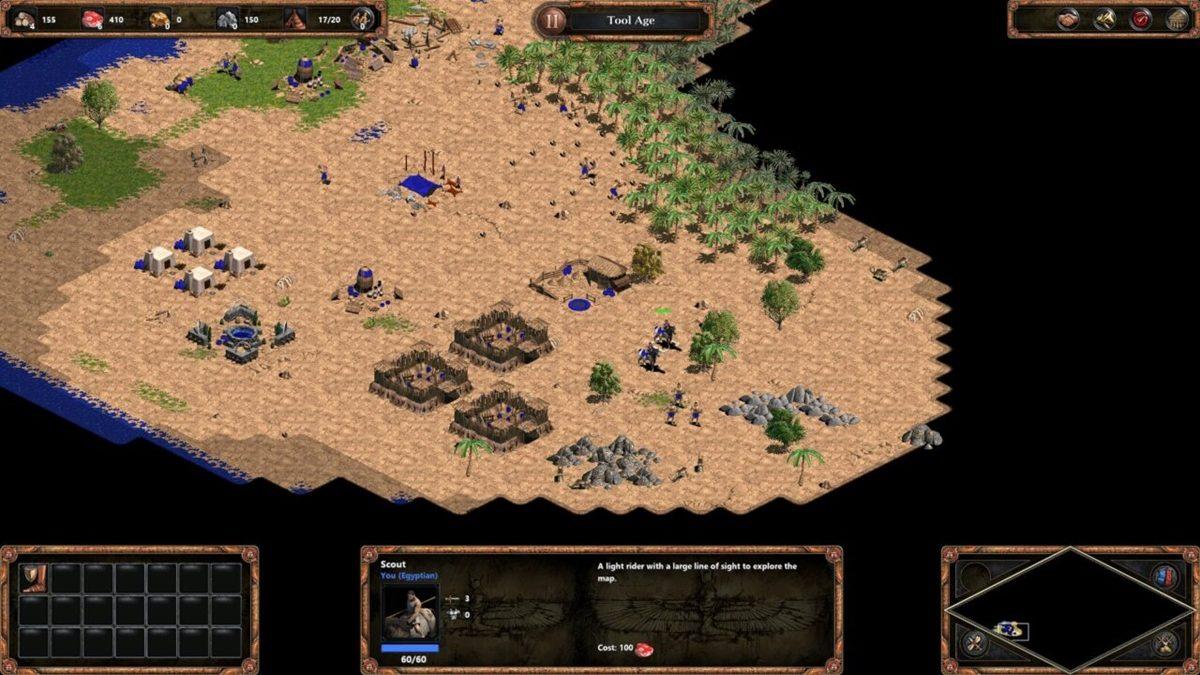This screenshot has width=1200, height=675.
Task: Click the idle villager icon by population
Action: click(x=362, y=19)
